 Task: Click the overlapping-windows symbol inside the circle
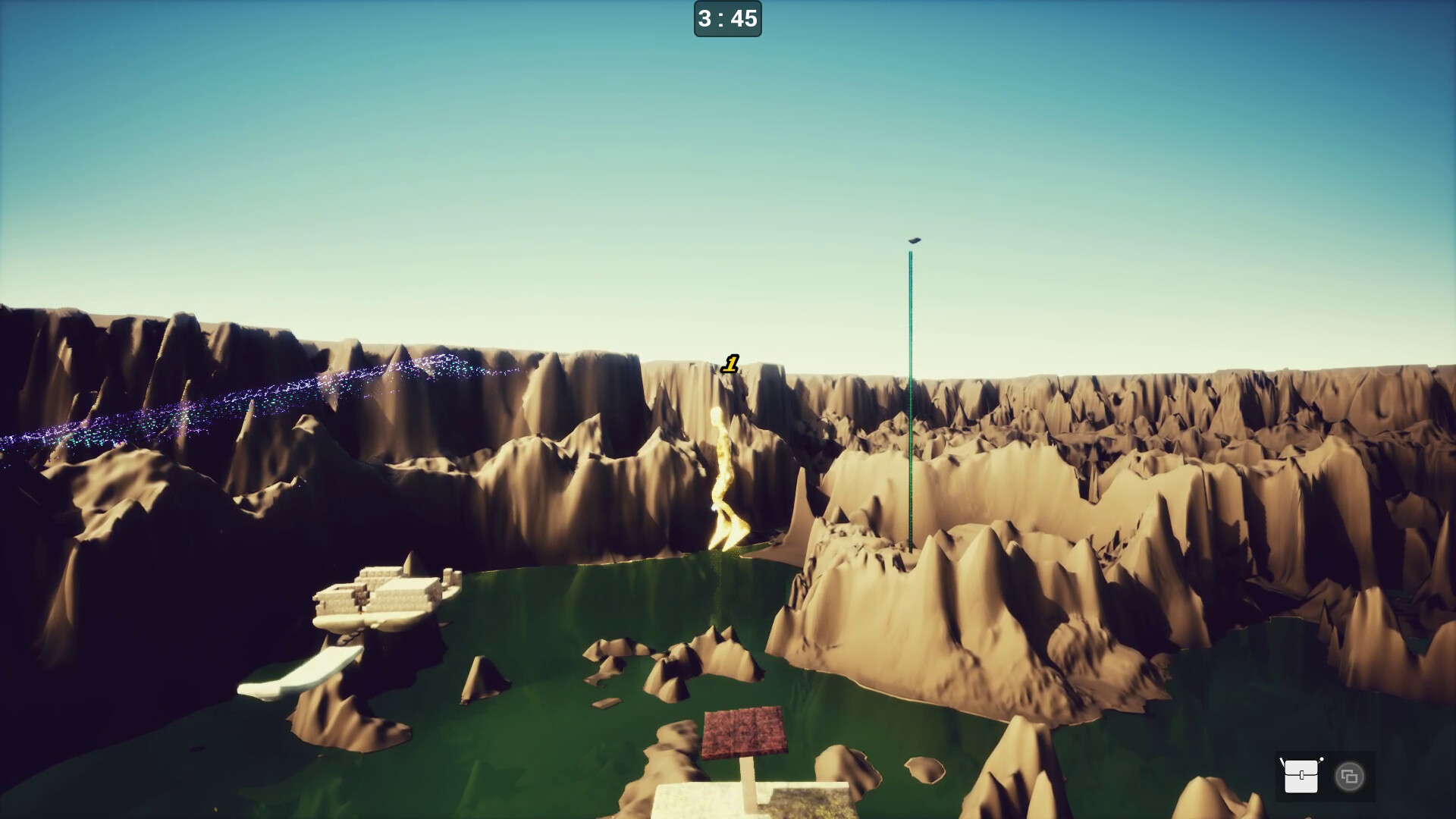pos(1349,777)
